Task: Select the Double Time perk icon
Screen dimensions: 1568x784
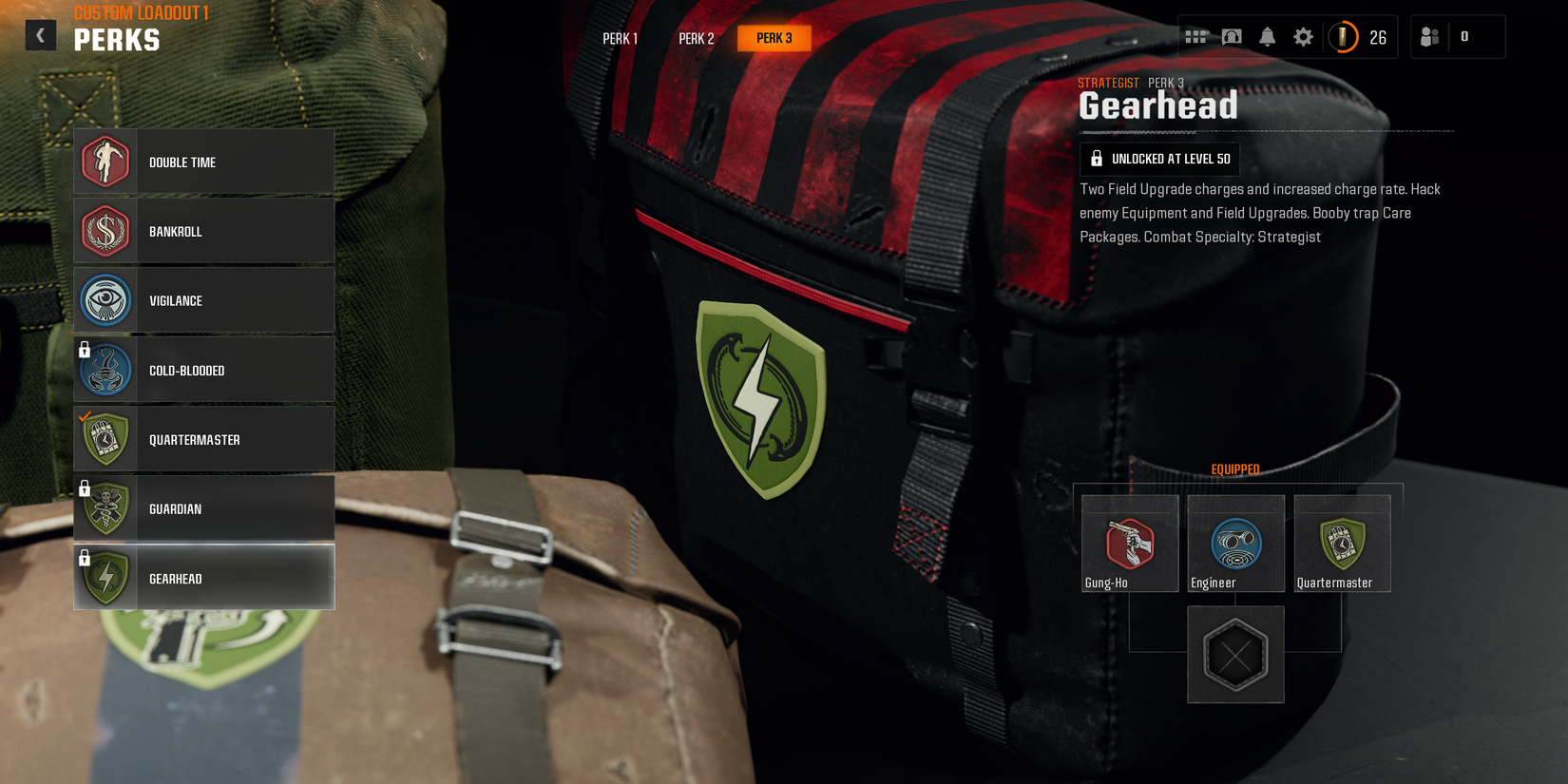Action: 105,162
